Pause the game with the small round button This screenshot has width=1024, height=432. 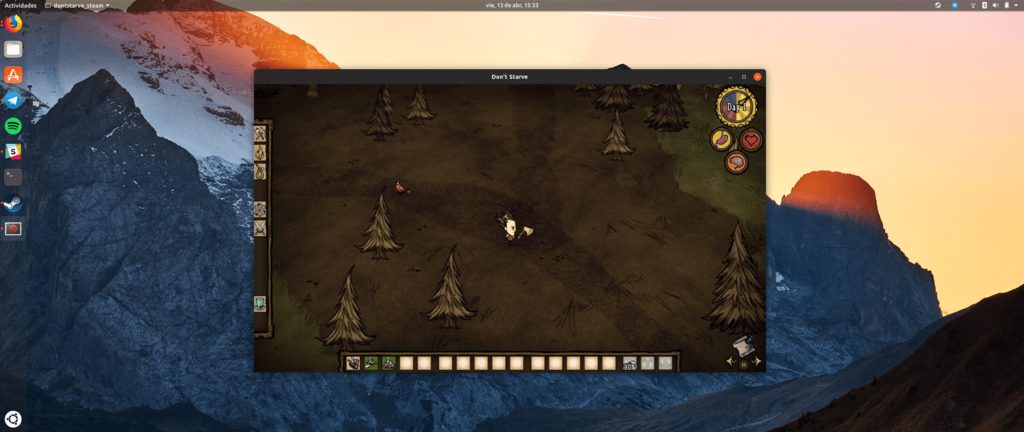pos(742,364)
